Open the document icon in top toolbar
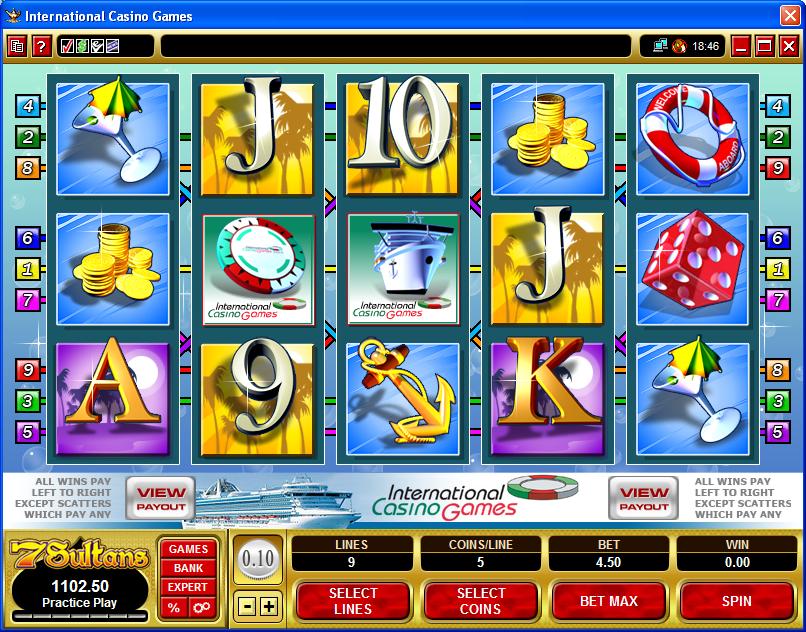 [17, 46]
